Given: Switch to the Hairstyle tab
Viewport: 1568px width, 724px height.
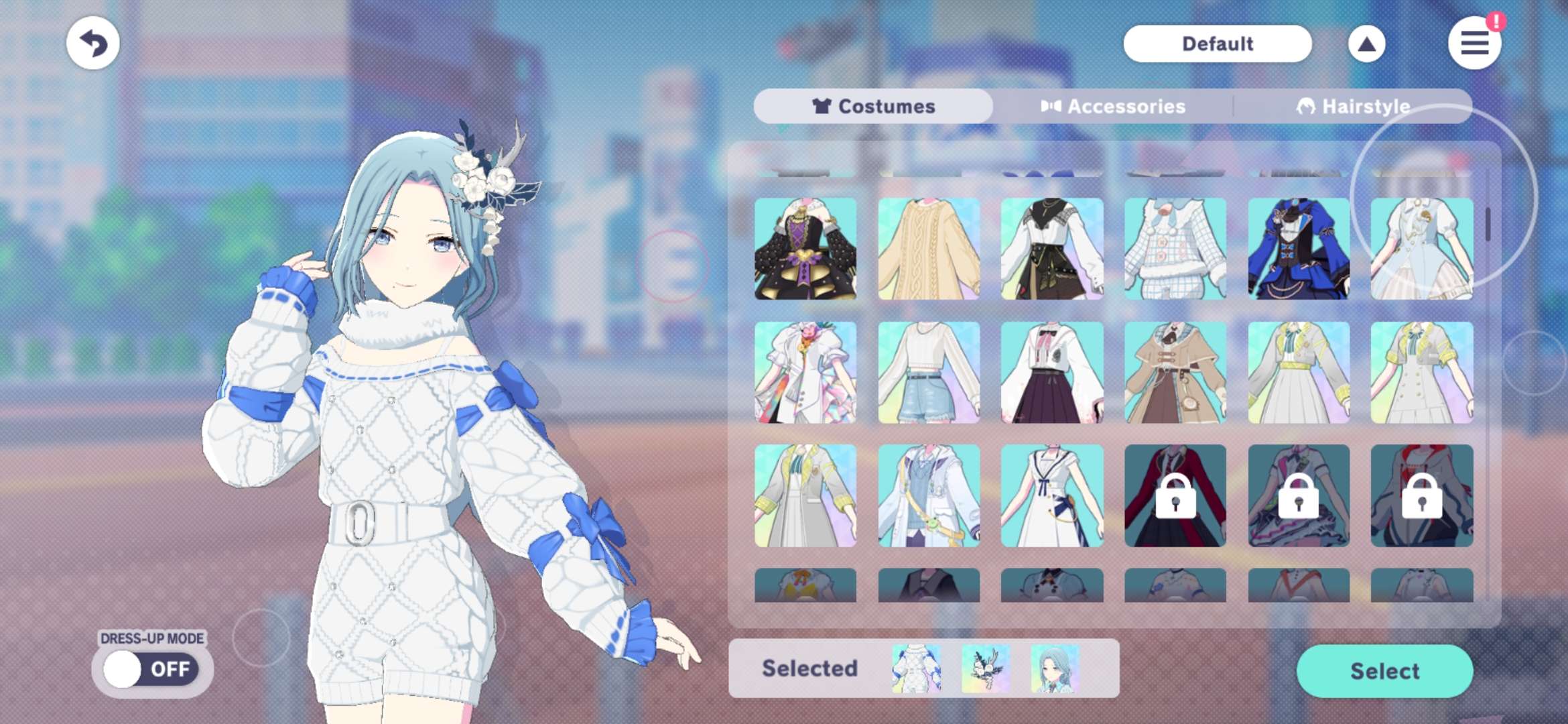Looking at the screenshot, I should pyautogui.click(x=1353, y=107).
